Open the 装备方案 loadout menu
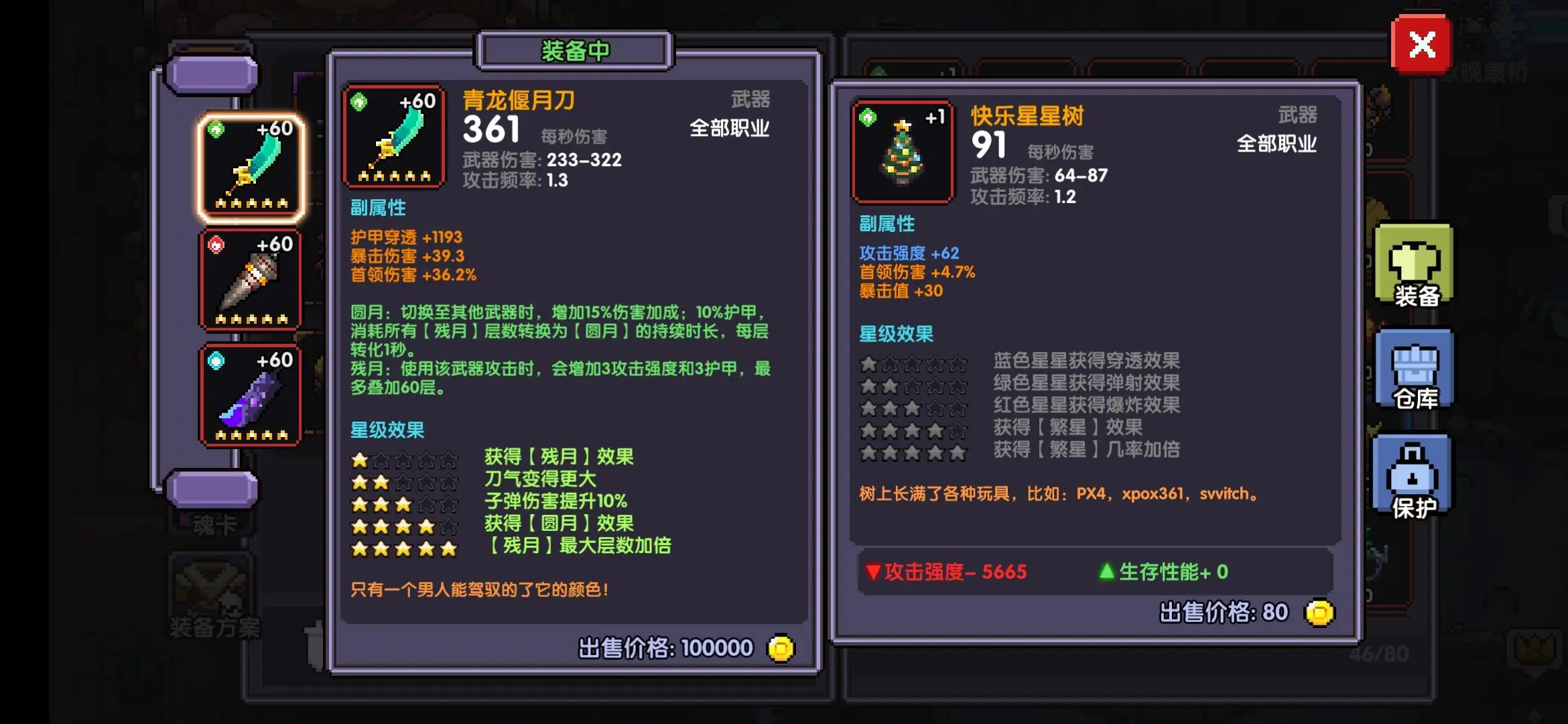The width and height of the screenshot is (1568, 724). pyautogui.click(x=213, y=597)
